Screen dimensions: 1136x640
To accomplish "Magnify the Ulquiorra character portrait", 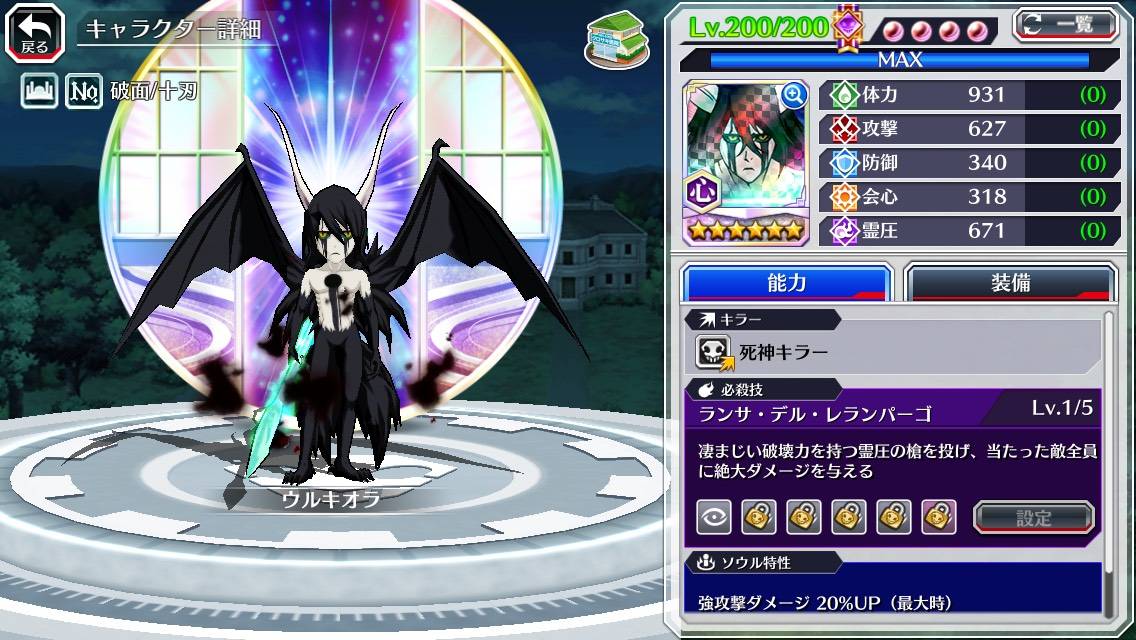I will 794,95.
